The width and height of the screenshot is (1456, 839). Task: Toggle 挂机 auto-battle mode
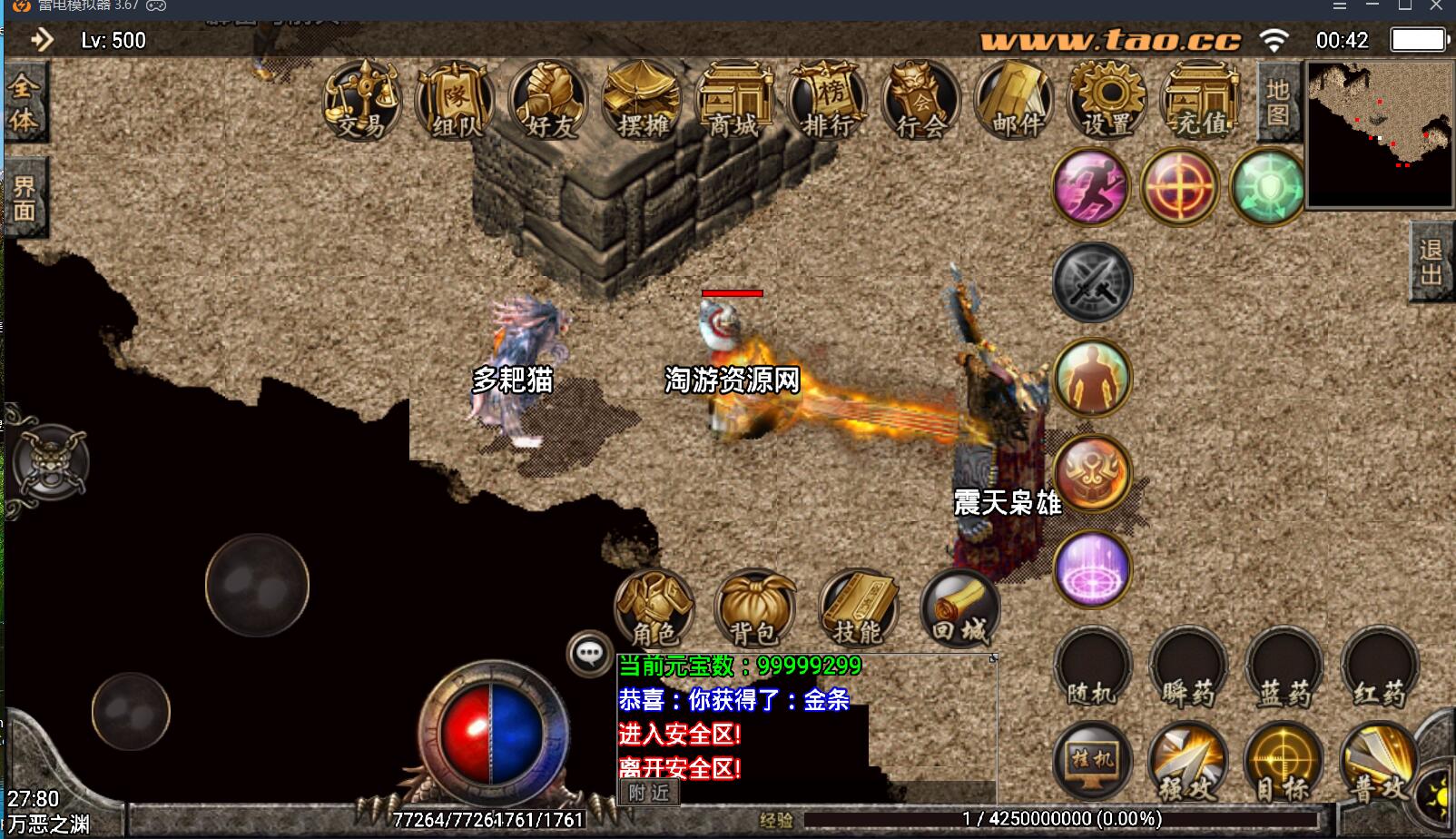pyautogui.click(x=1092, y=761)
